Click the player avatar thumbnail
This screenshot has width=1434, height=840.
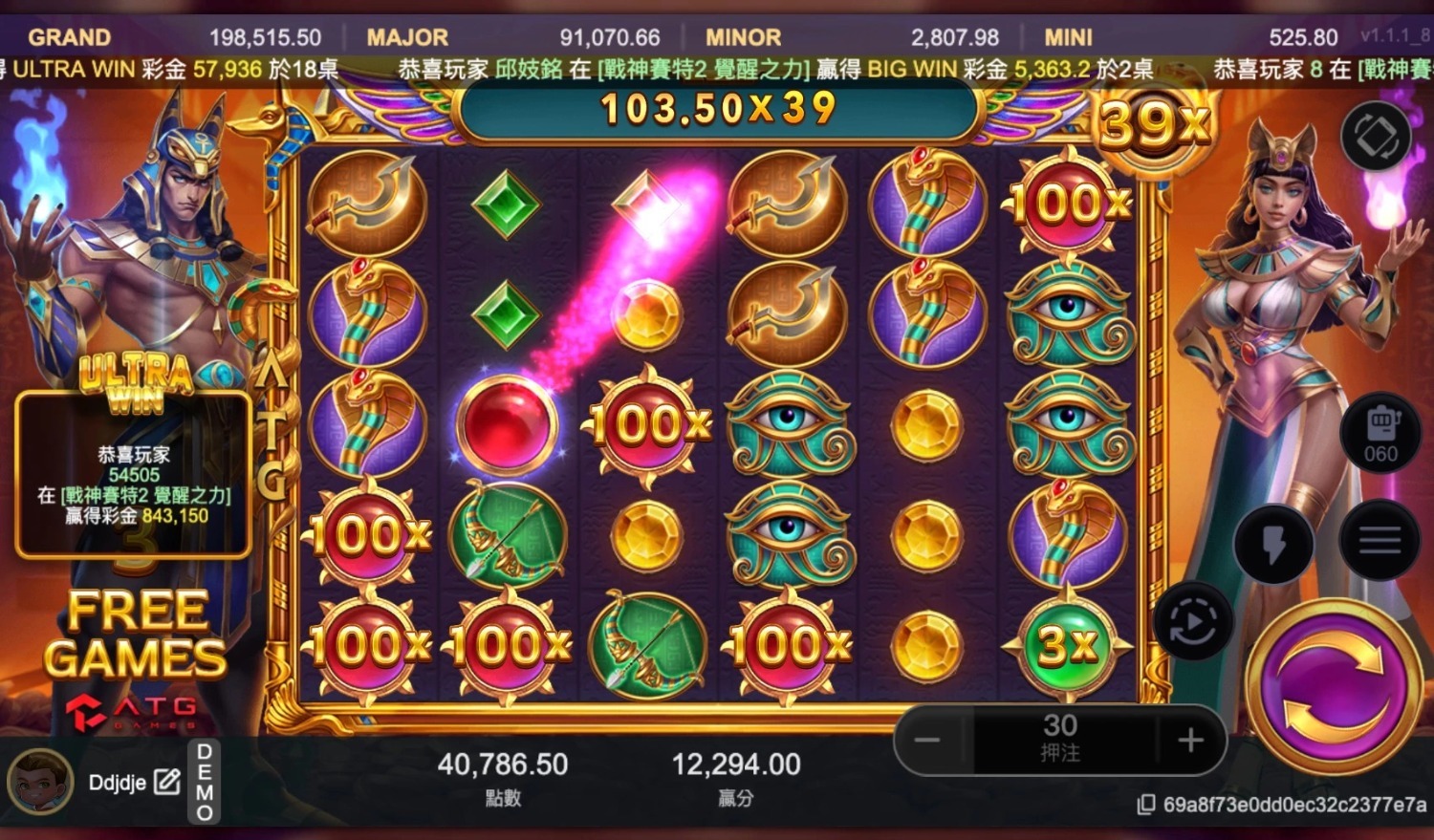pos(38,782)
